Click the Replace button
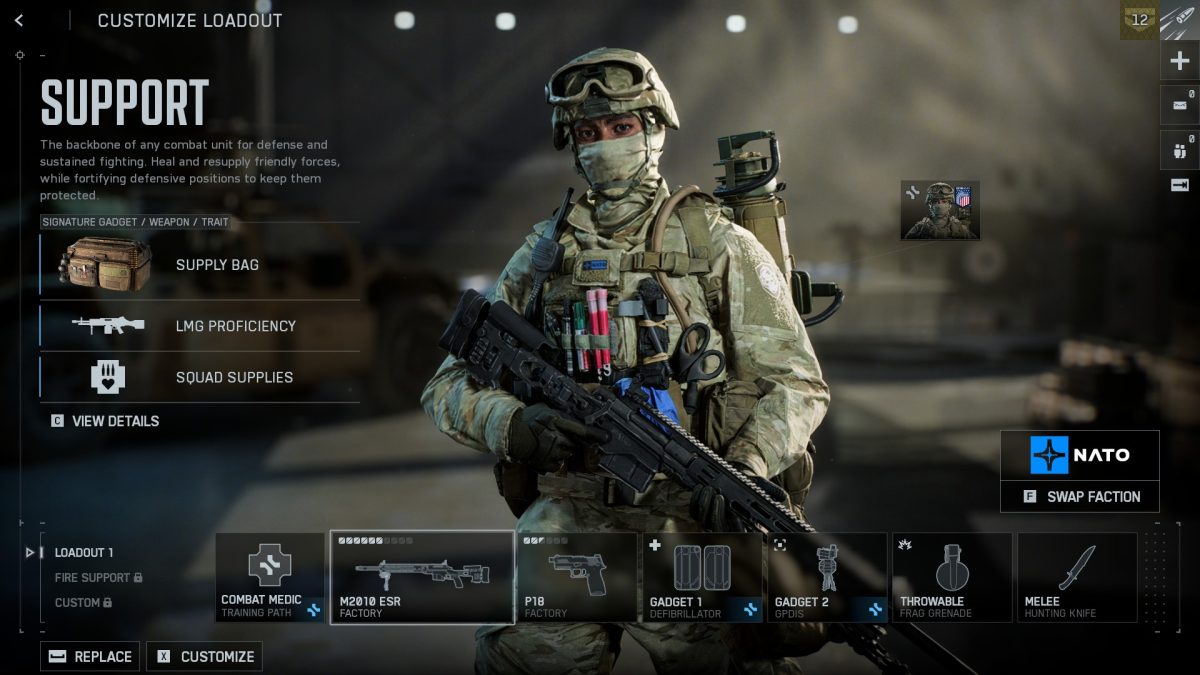This screenshot has width=1200, height=675. pos(90,656)
